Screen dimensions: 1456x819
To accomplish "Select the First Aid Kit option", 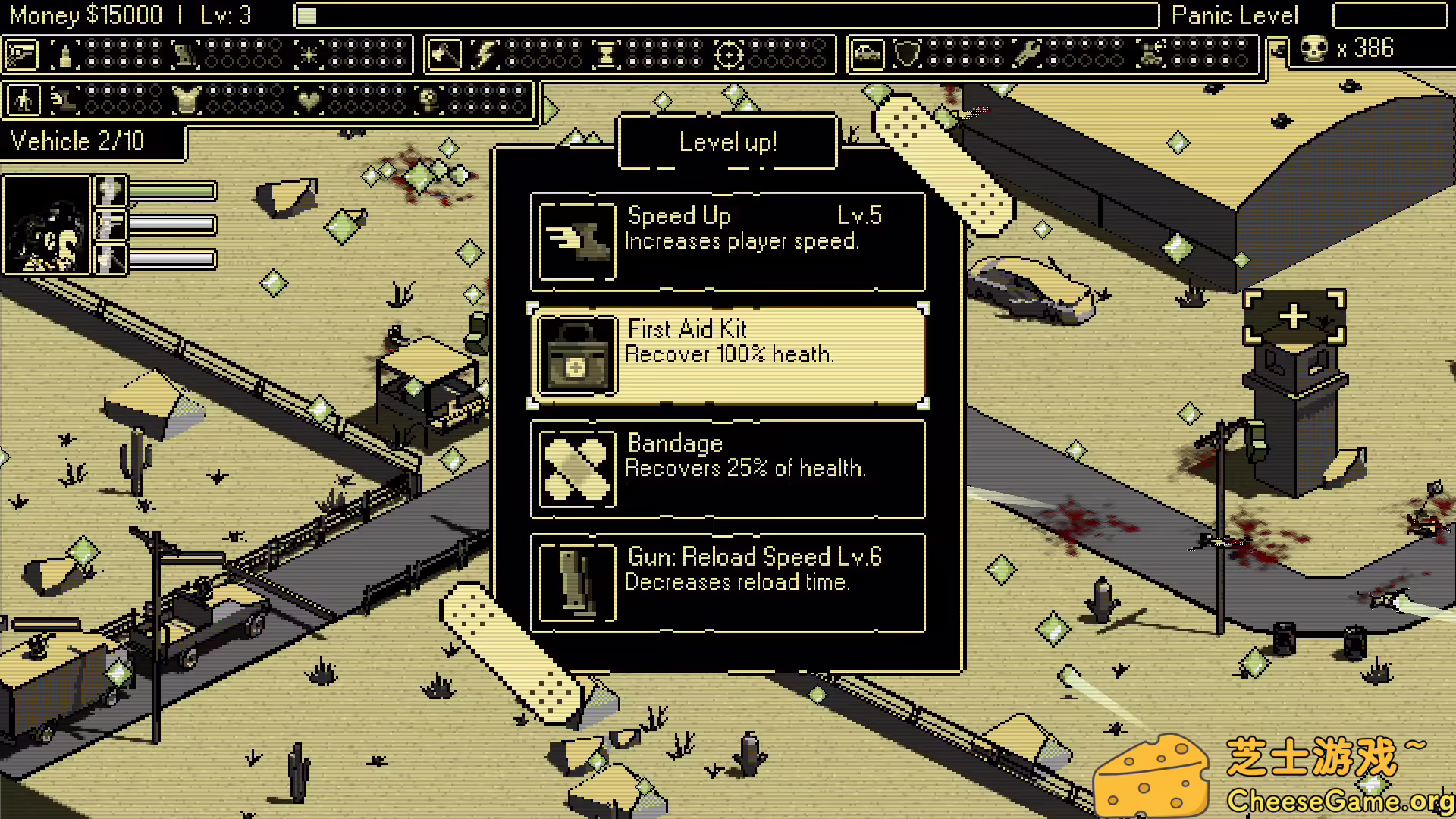I will coord(728,355).
